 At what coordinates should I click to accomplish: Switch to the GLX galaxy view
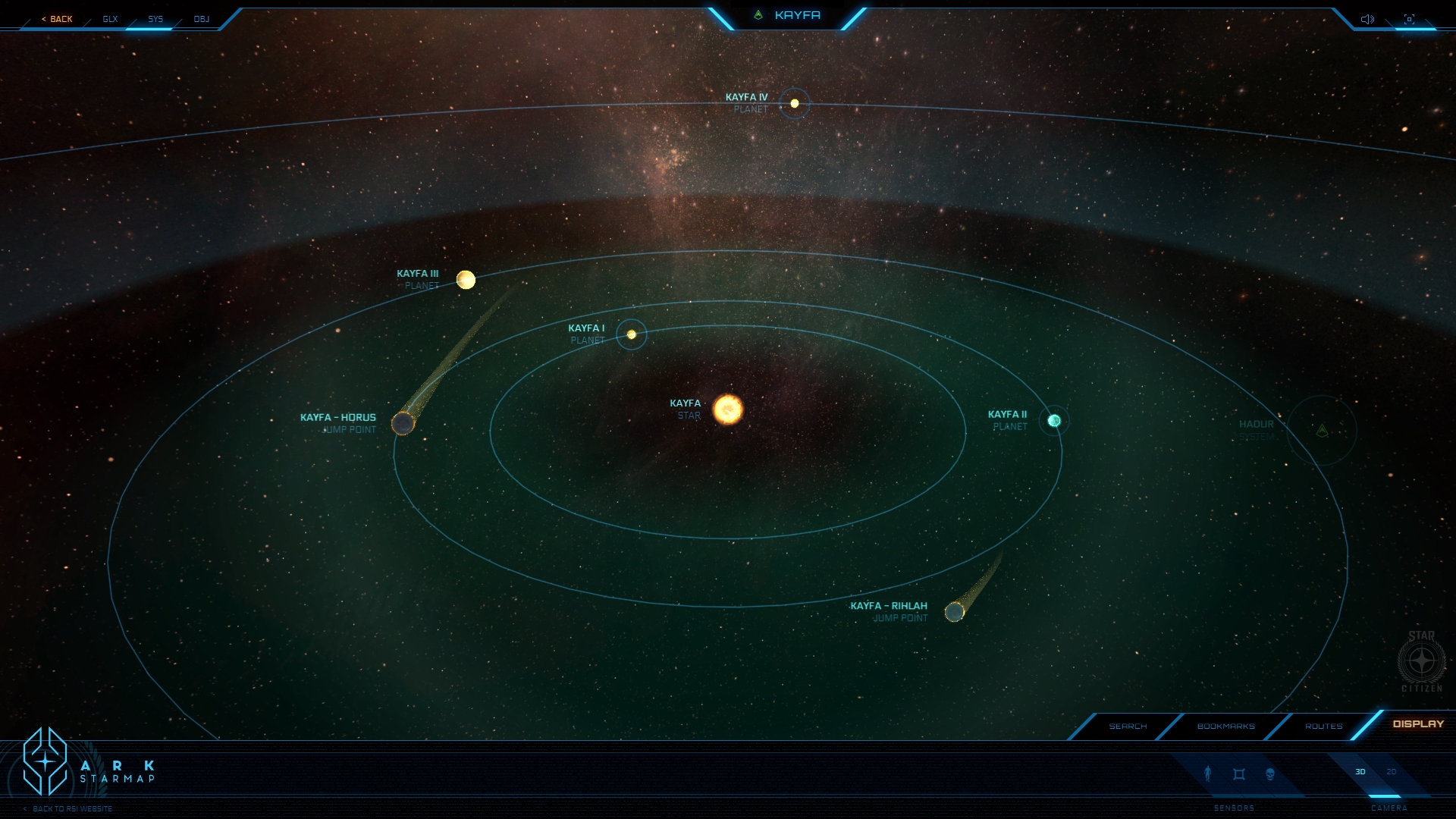tap(111, 19)
